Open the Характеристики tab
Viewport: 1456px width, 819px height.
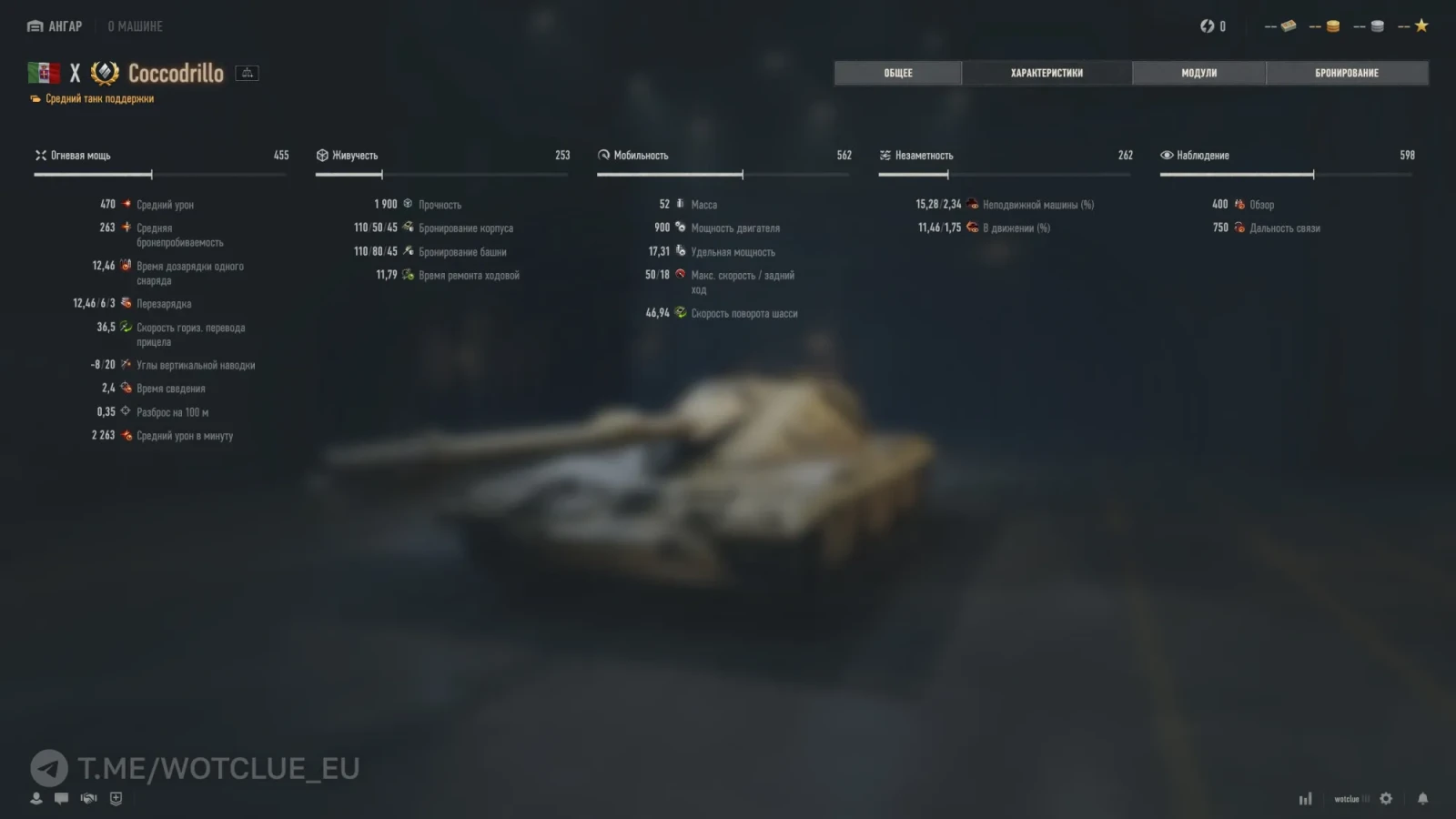1046,73
